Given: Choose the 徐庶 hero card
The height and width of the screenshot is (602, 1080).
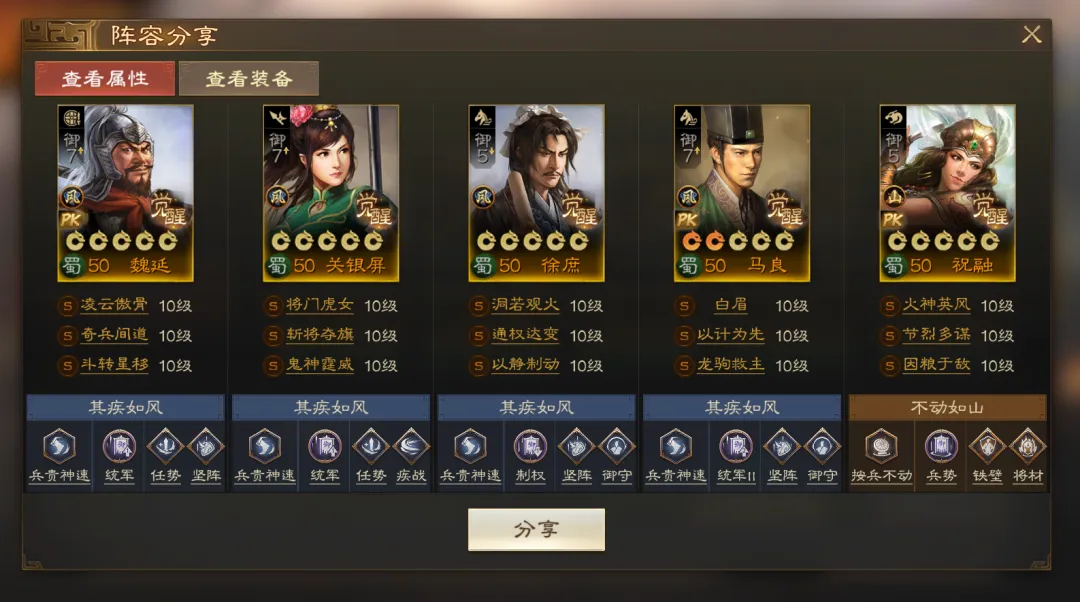Looking at the screenshot, I should 536,192.
